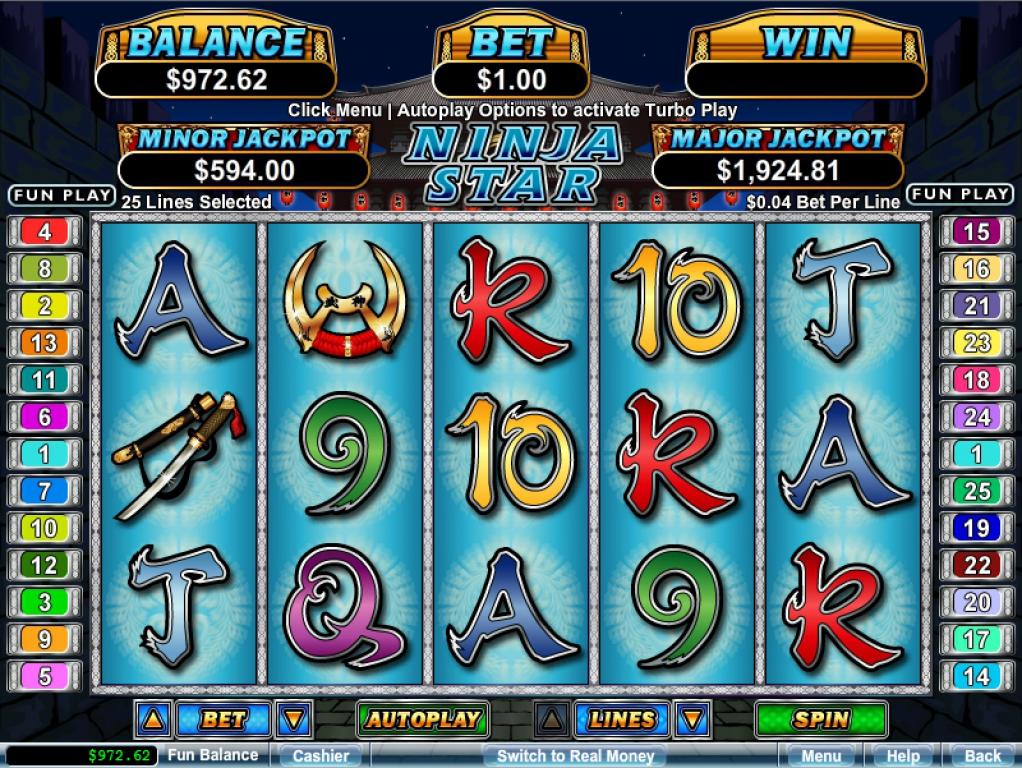Decrease the bet with the down arrow

click(x=294, y=718)
